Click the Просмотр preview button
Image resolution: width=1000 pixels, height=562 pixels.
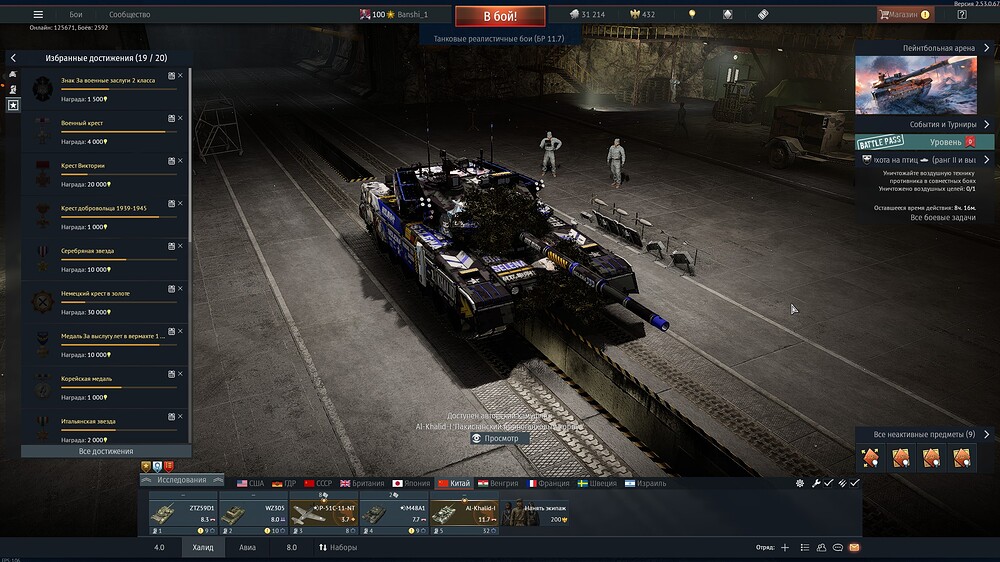[x=495, y=438]
